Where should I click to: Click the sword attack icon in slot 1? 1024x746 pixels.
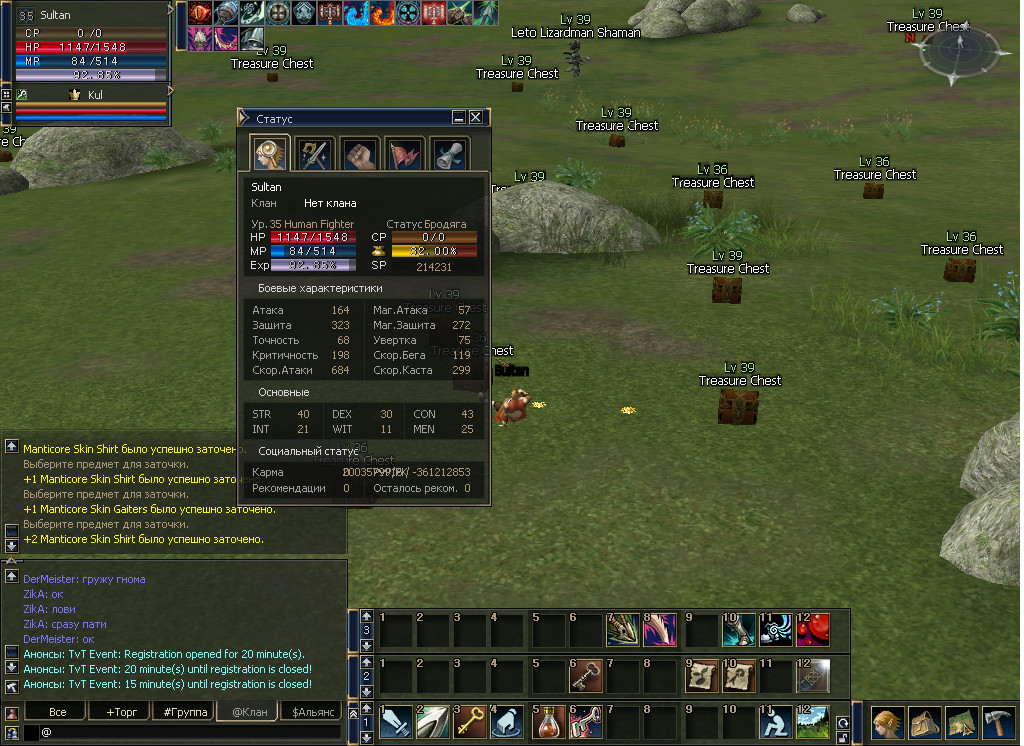point(395,722)
